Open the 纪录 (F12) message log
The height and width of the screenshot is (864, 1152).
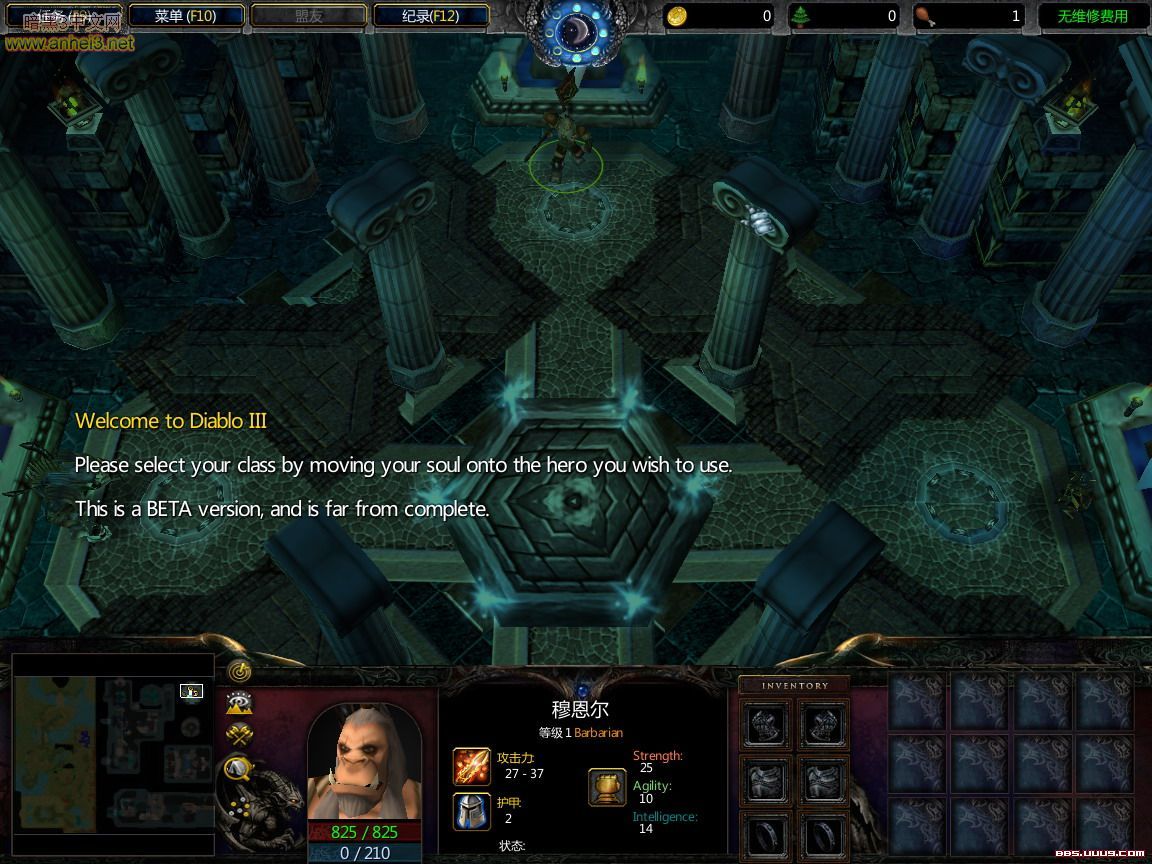431,16
